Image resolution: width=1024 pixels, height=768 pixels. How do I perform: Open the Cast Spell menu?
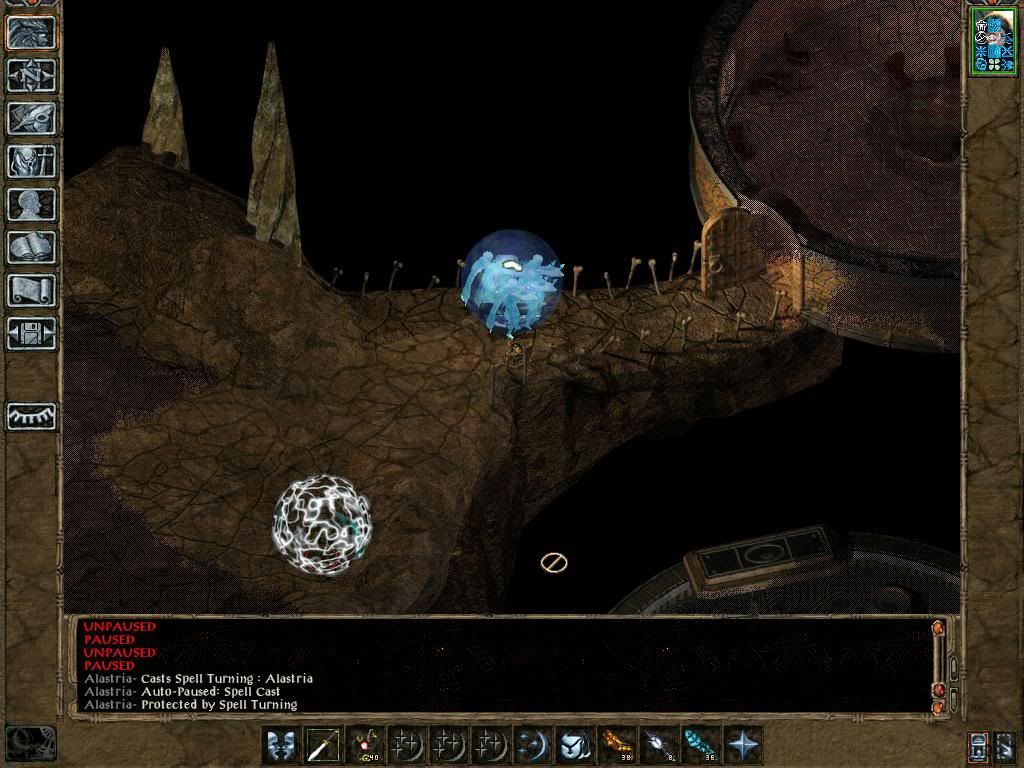[534, 745]
